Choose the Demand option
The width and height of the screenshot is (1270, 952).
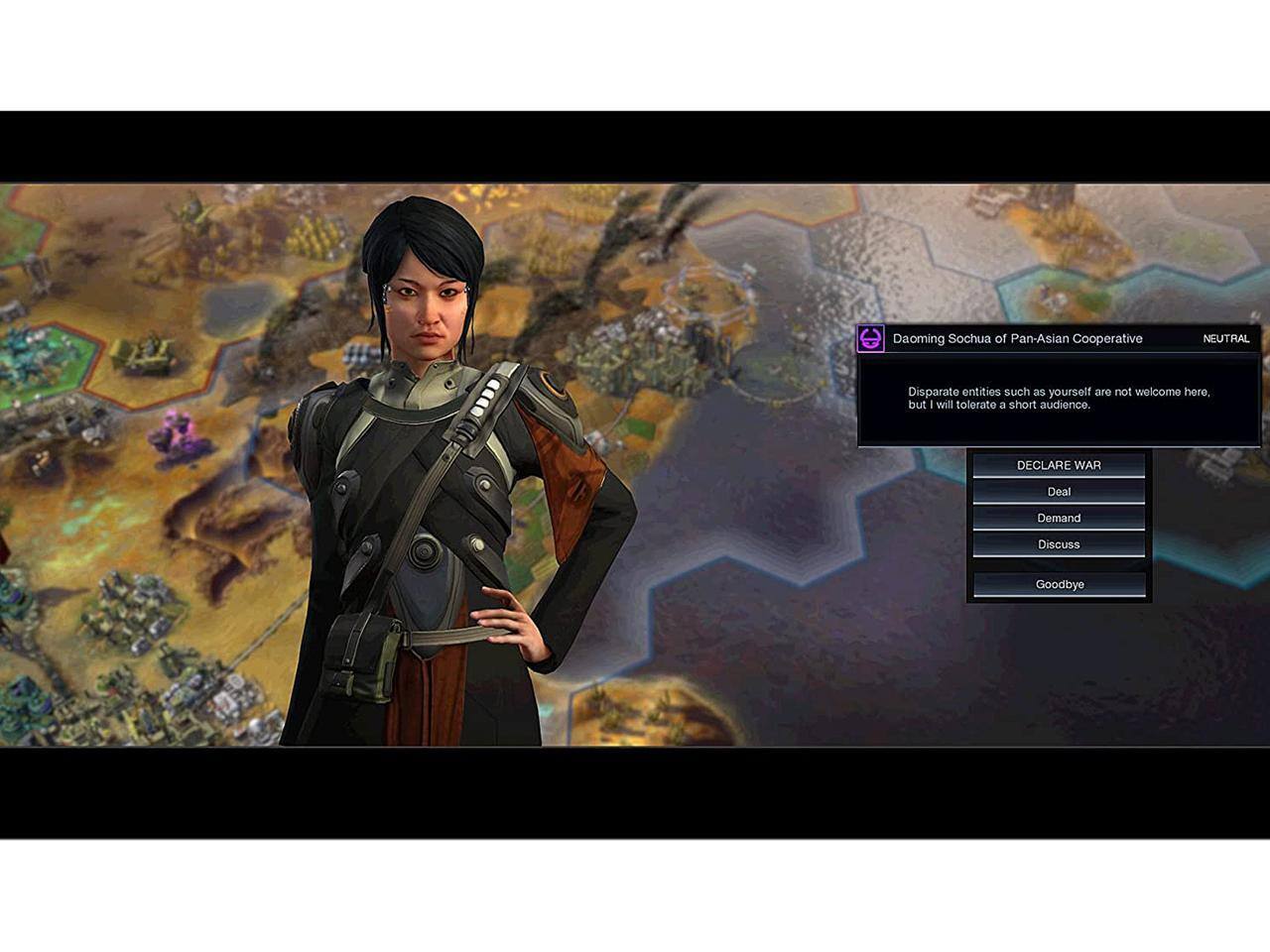coord(1059,518)
